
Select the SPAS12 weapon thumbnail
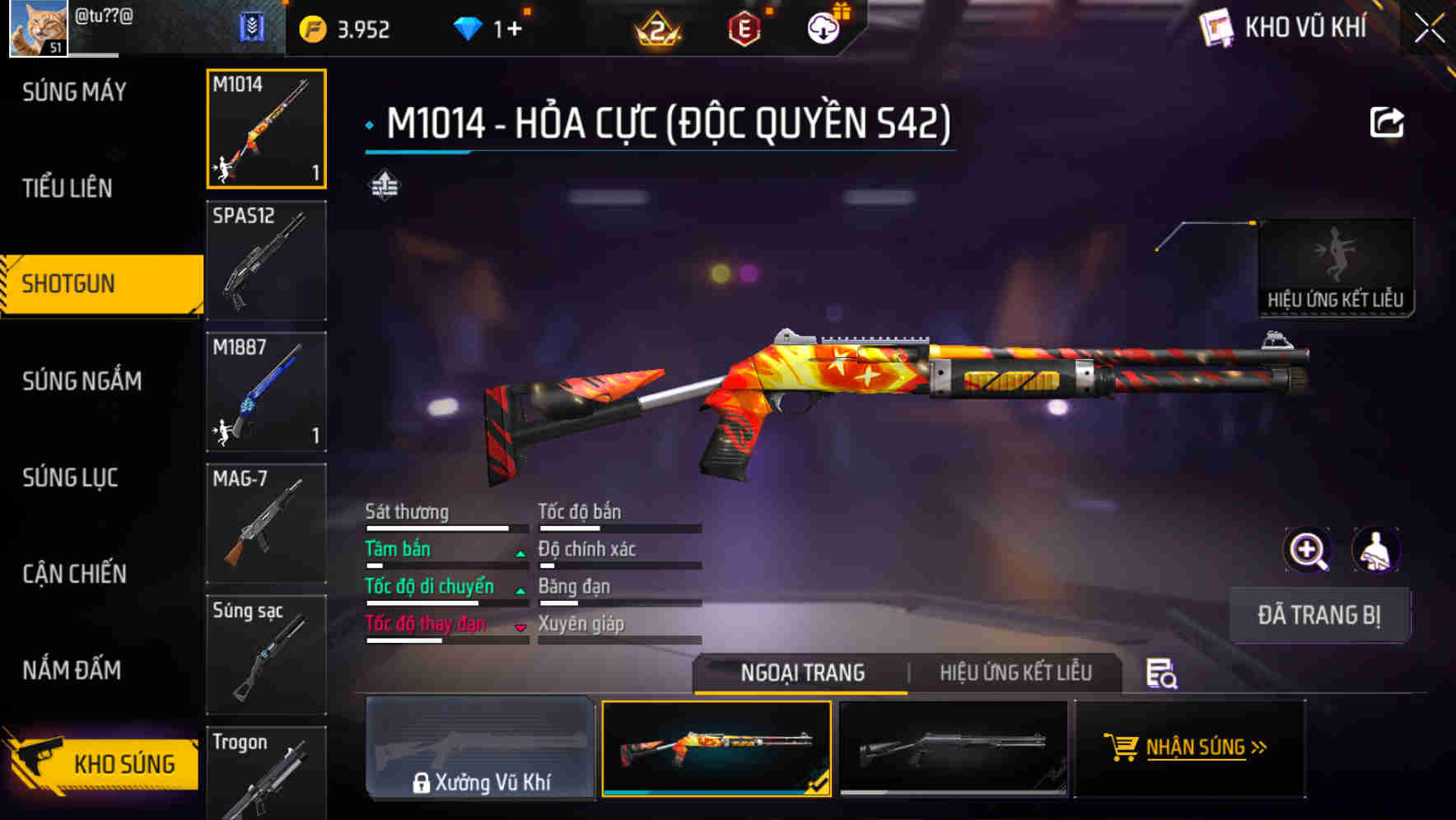266,261
